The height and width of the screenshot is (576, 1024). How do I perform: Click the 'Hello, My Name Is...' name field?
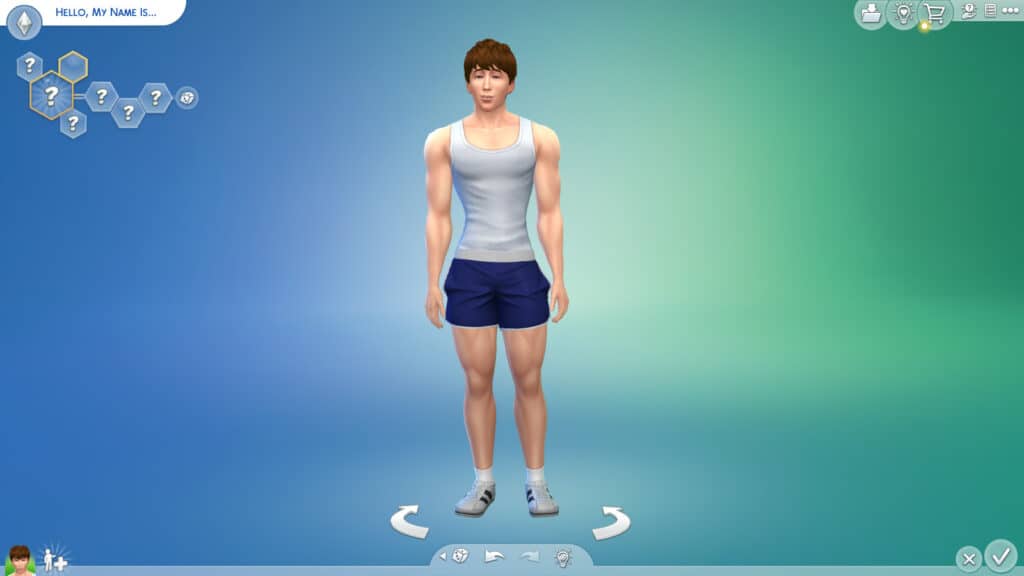pyautogui.click(x=108, y=12)
